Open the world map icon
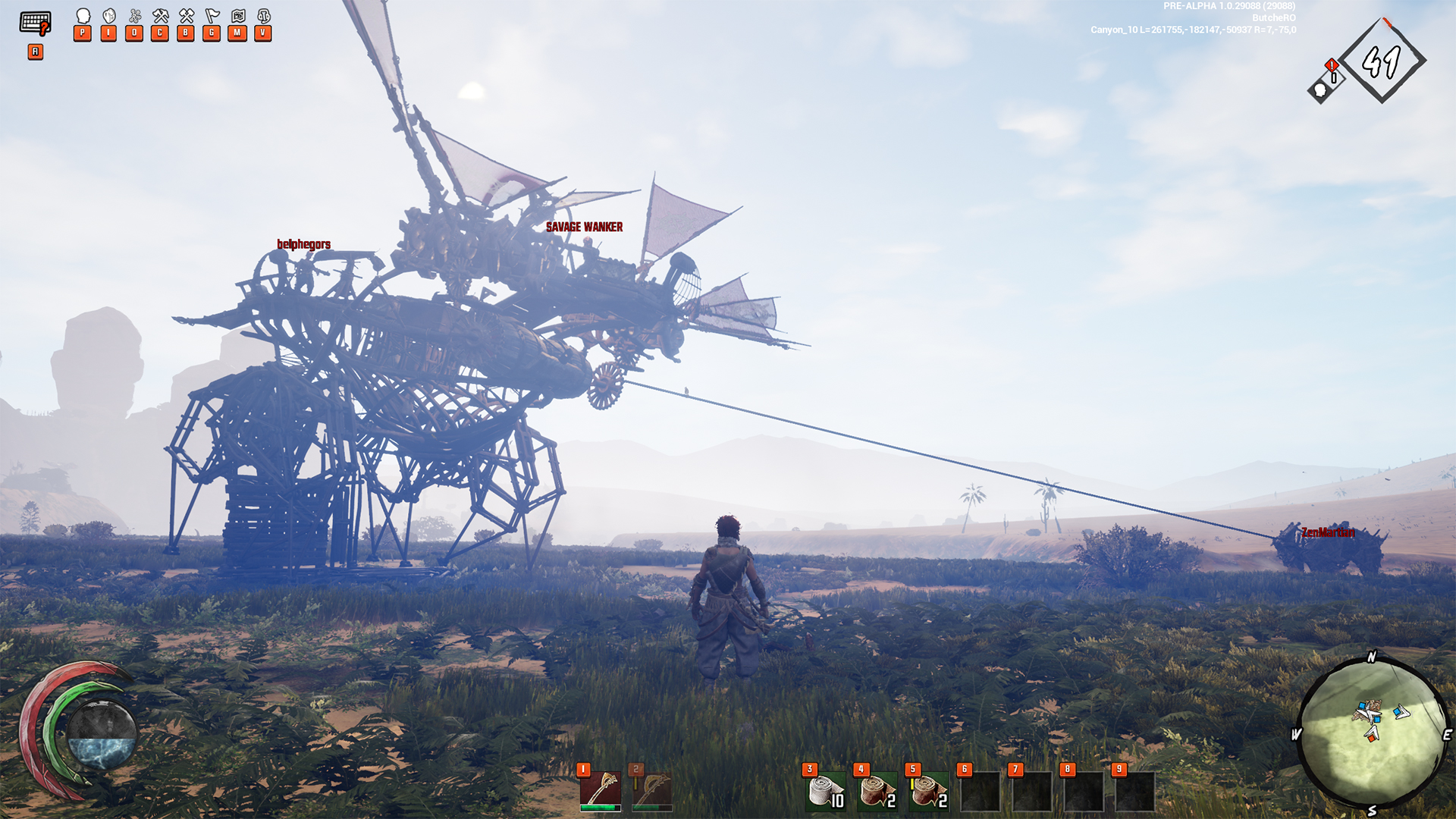1456x819 pixels. 237,16
